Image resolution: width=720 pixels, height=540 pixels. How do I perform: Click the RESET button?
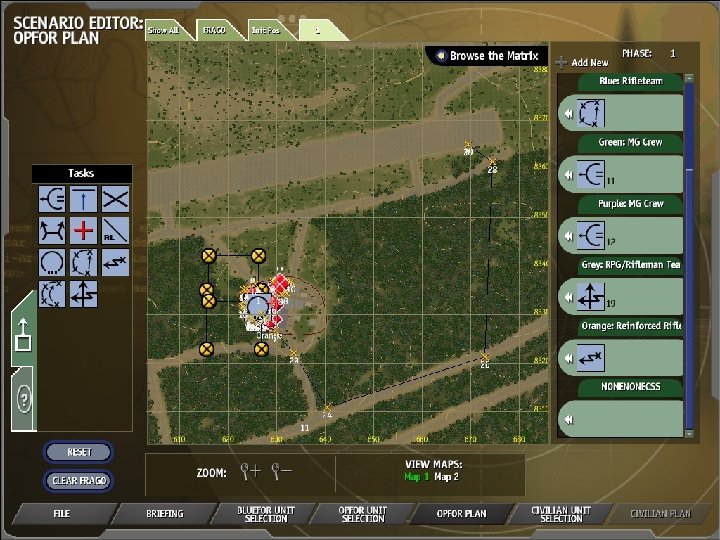pyautogui.click(x=79, y=452)
